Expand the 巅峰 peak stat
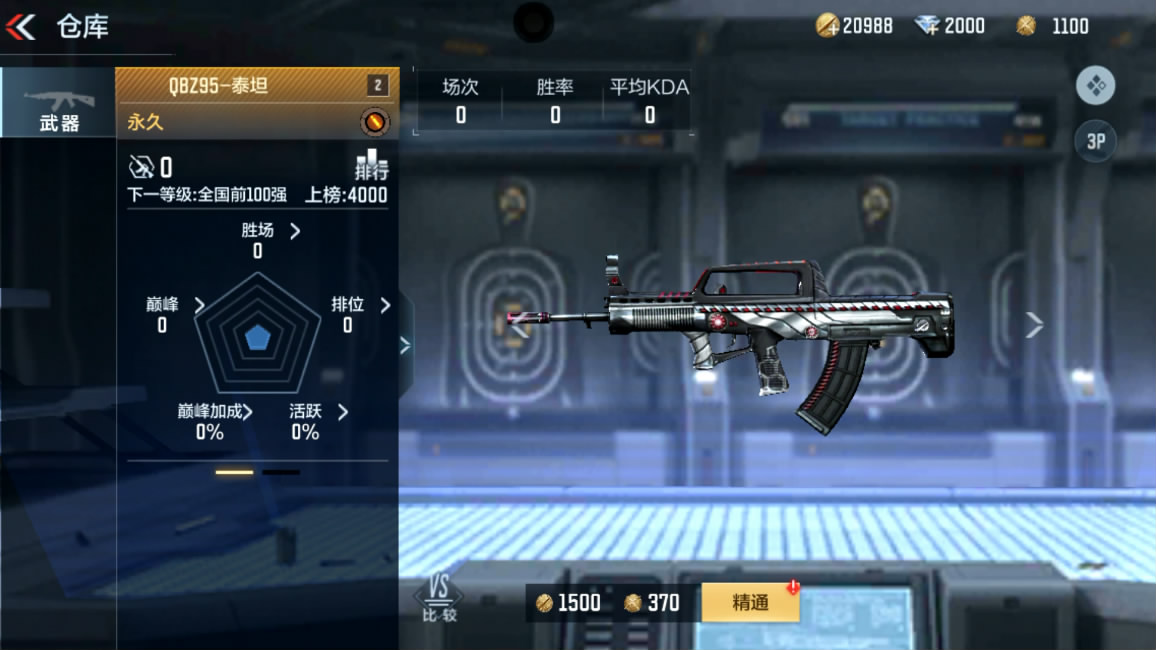The width and height of the screenshot is (1156, 650). tap(199, 304)
